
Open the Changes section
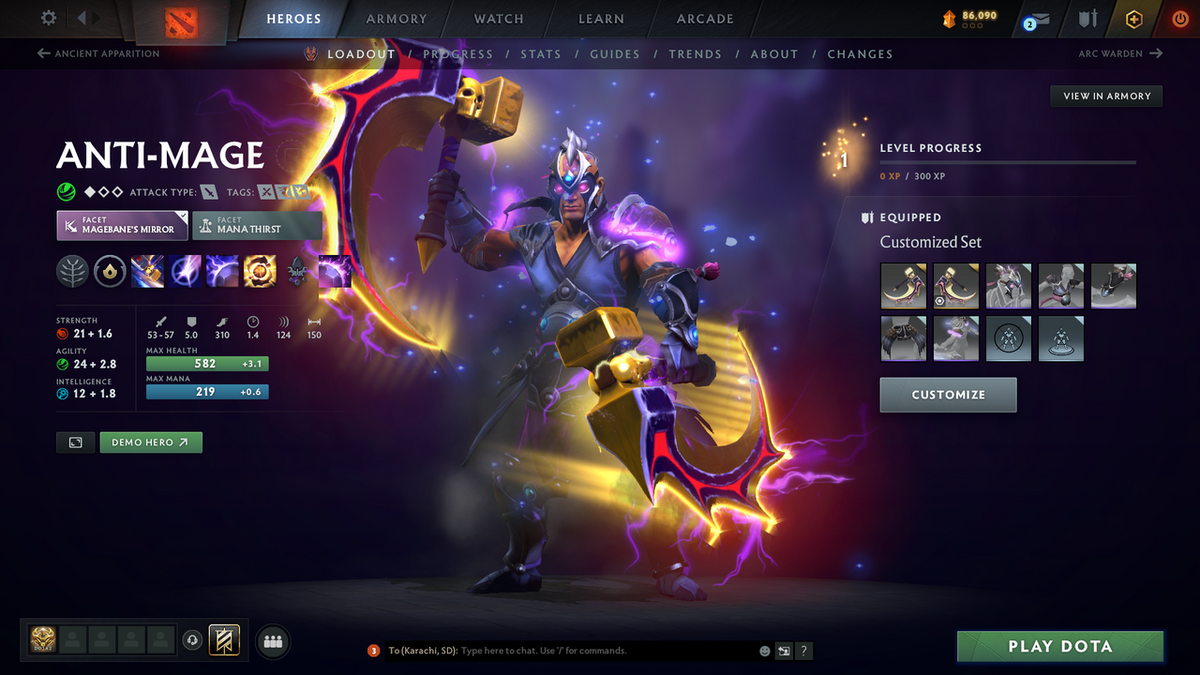[x=860, y=54]
